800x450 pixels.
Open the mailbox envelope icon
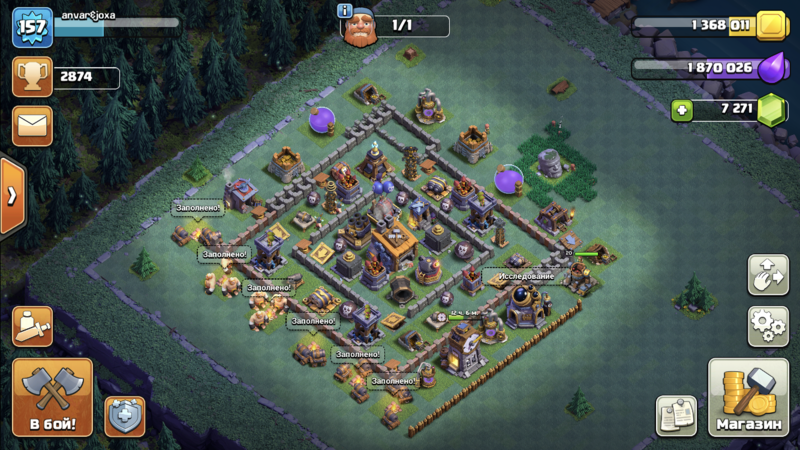click(x=32, y=126)
